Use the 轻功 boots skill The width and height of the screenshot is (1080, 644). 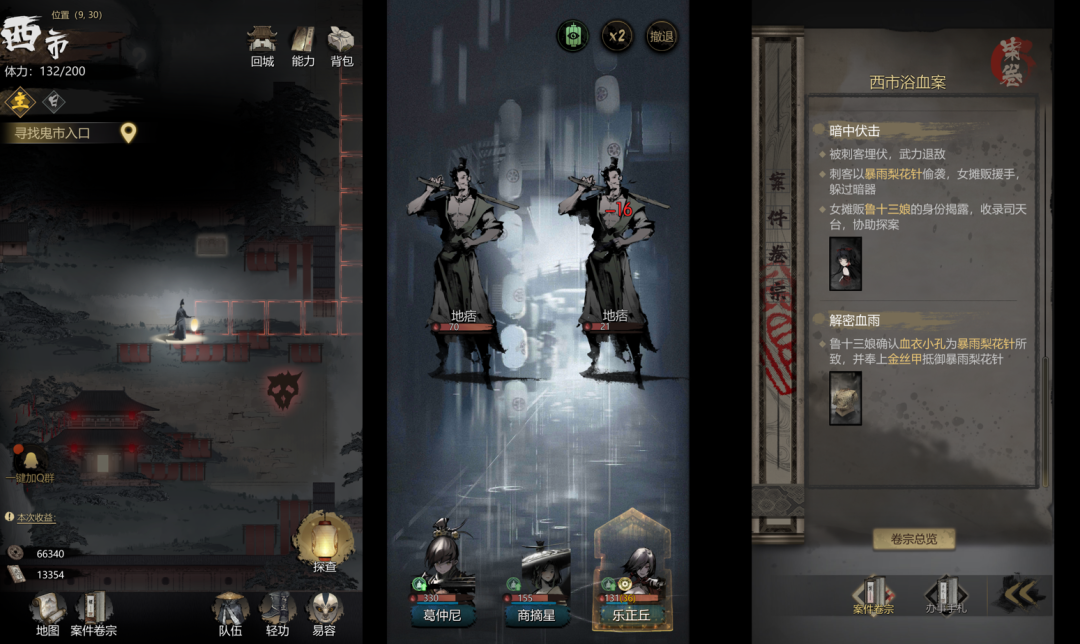tap(277, 612)
